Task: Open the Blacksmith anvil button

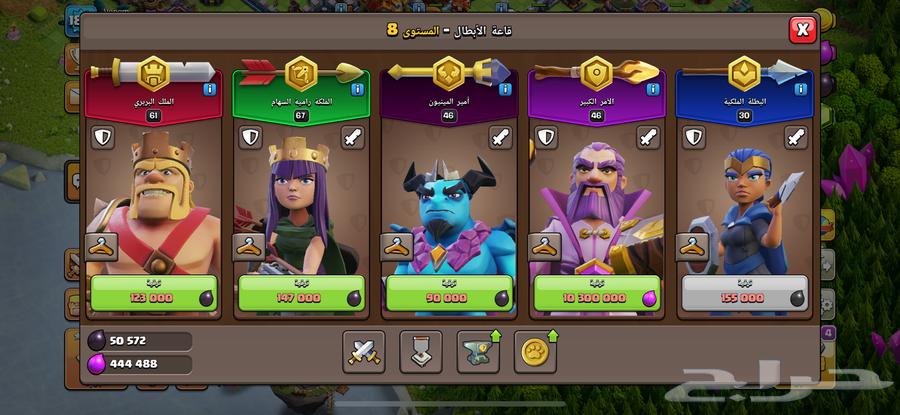Action: click(x=478, y=350)
